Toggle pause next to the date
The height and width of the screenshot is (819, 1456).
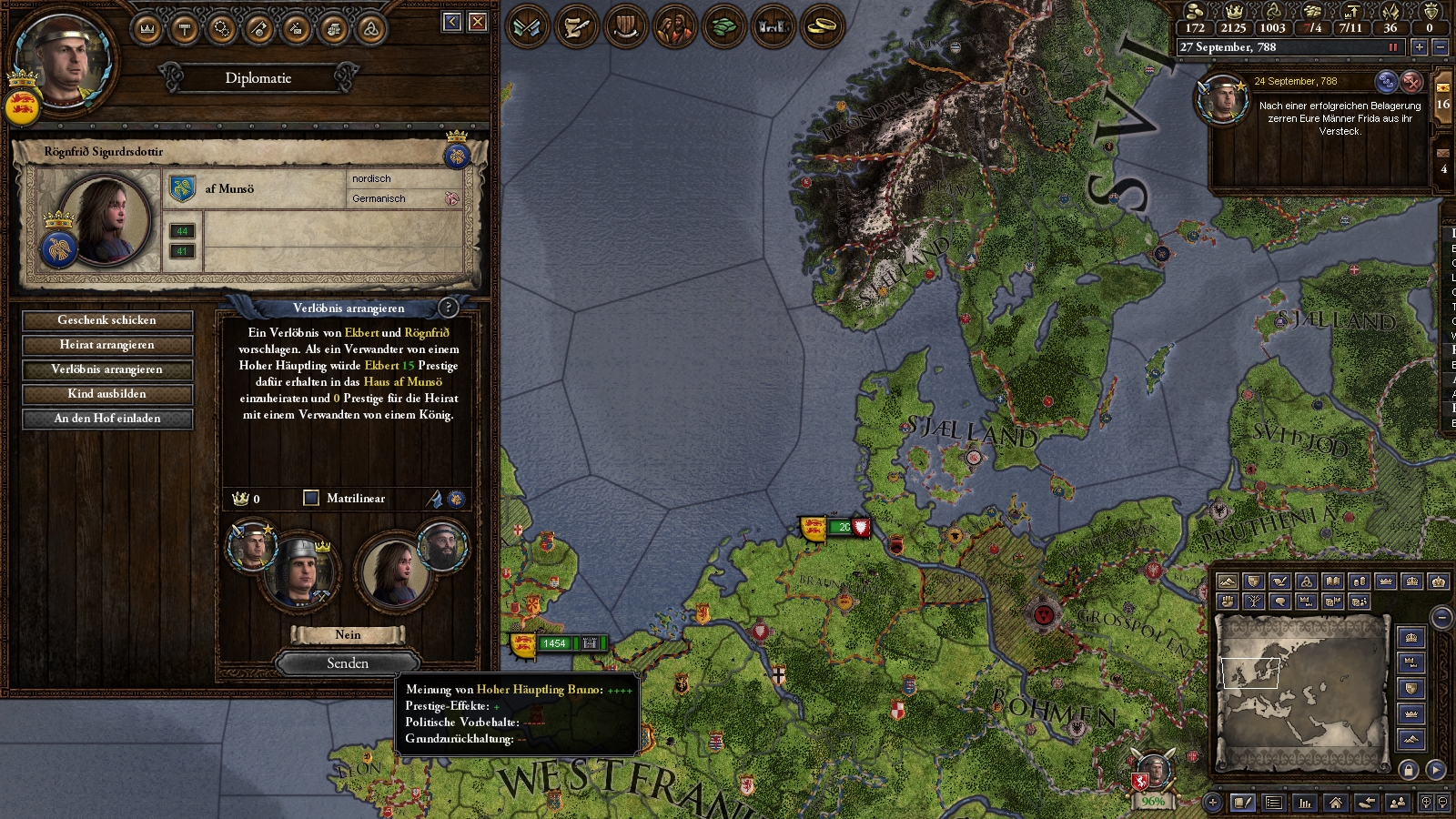pos(1392,47)
